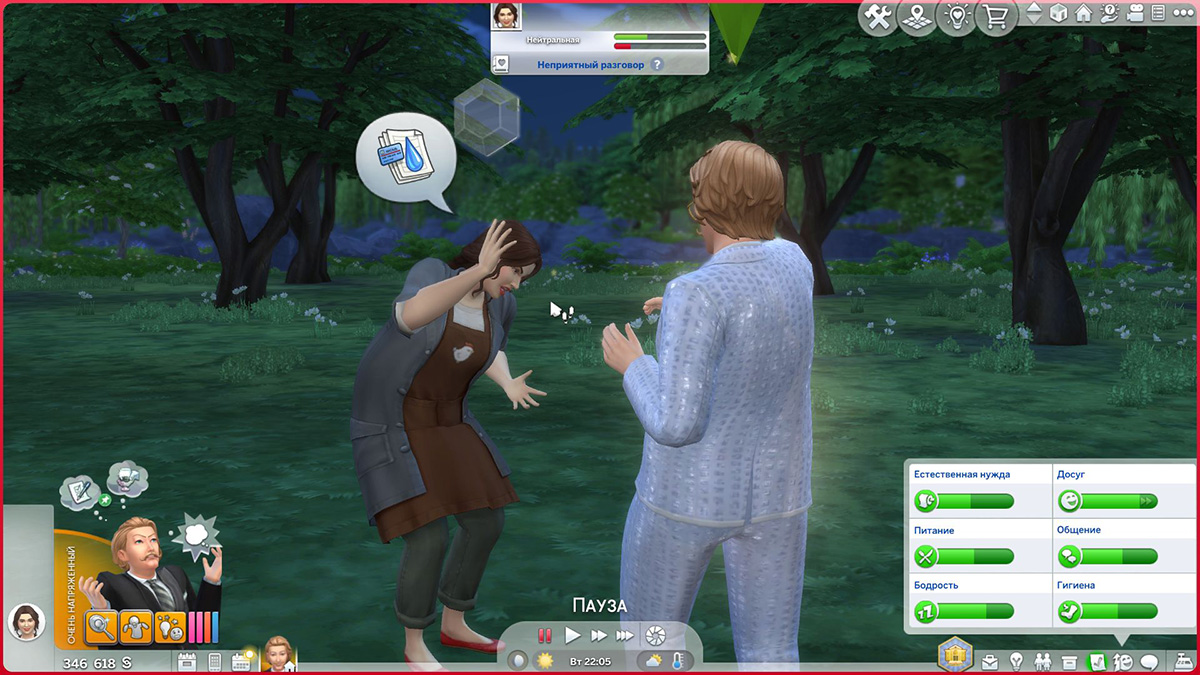Set game speed to fast forward (double arrow)
Screen dimensions: 1200x675
598,635
